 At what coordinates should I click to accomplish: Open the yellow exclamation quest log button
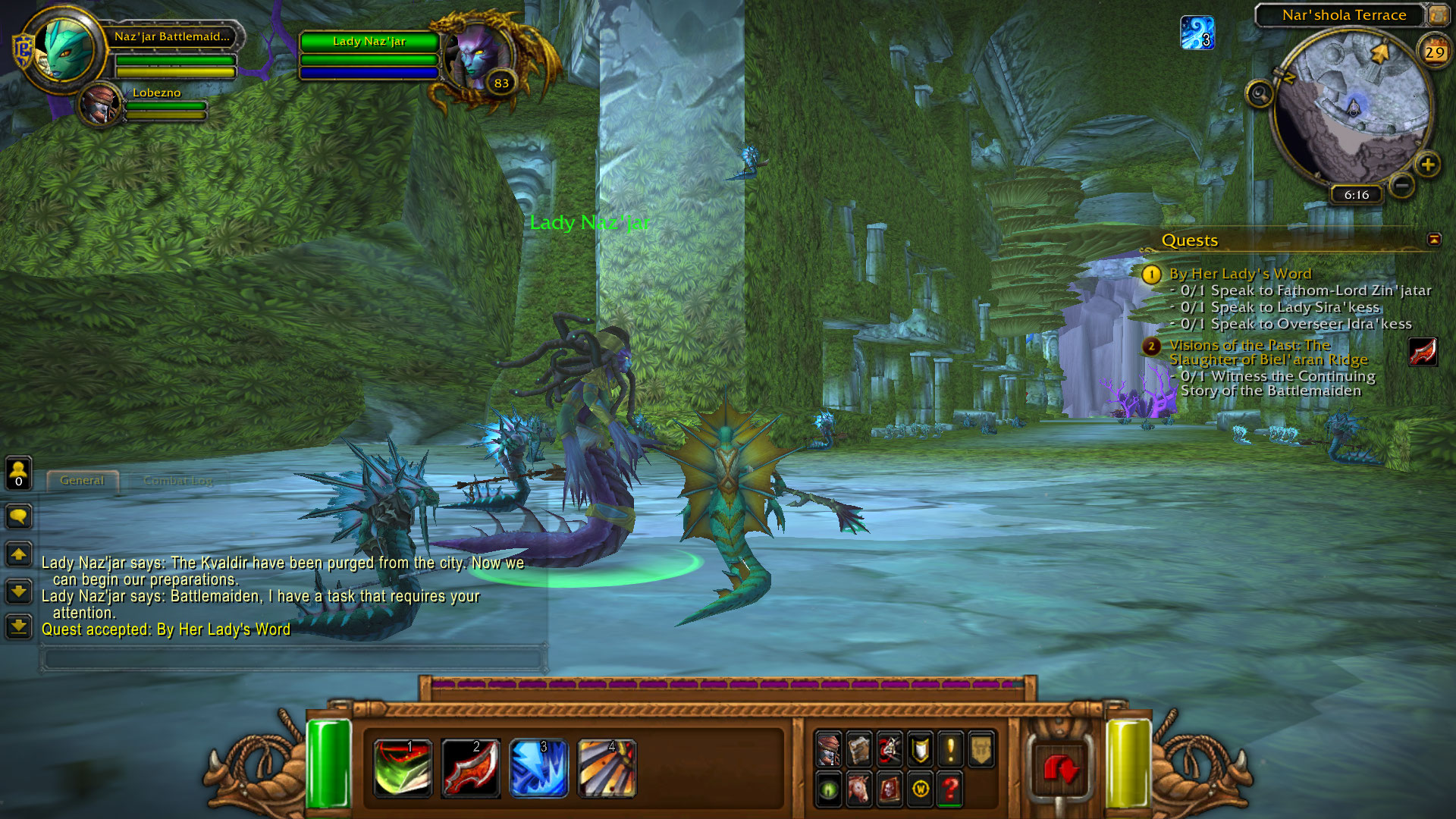(x=950, y=749)
